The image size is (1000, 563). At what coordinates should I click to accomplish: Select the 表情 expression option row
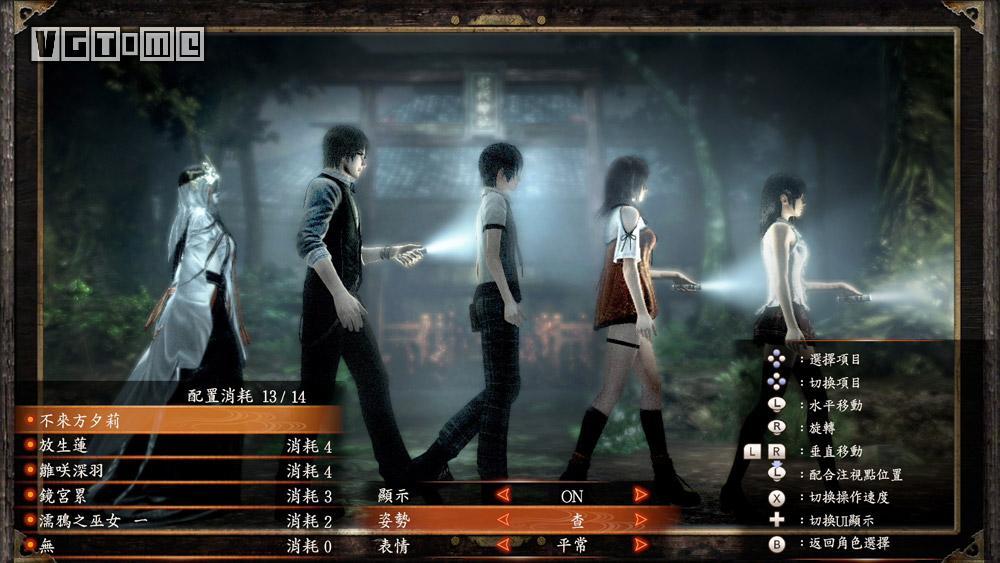(396, 545)
